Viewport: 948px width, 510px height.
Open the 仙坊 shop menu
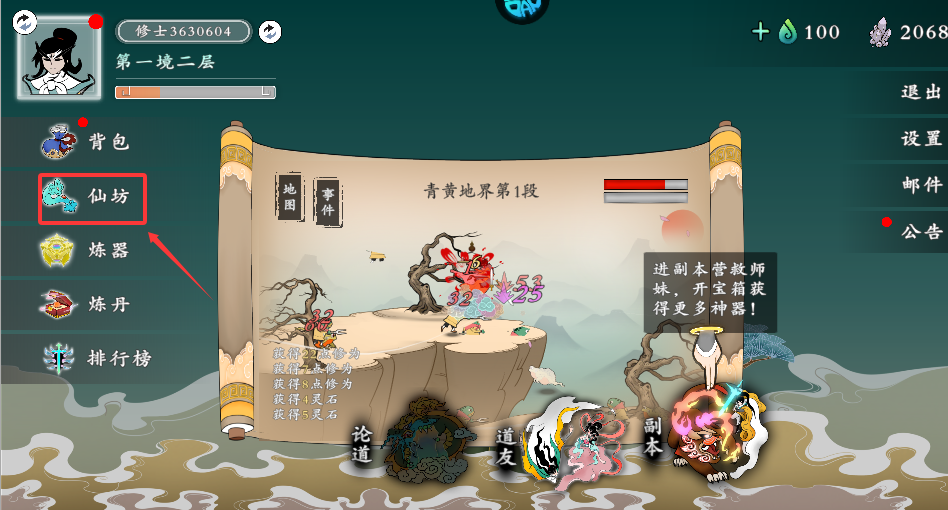(x=92, y=198)
